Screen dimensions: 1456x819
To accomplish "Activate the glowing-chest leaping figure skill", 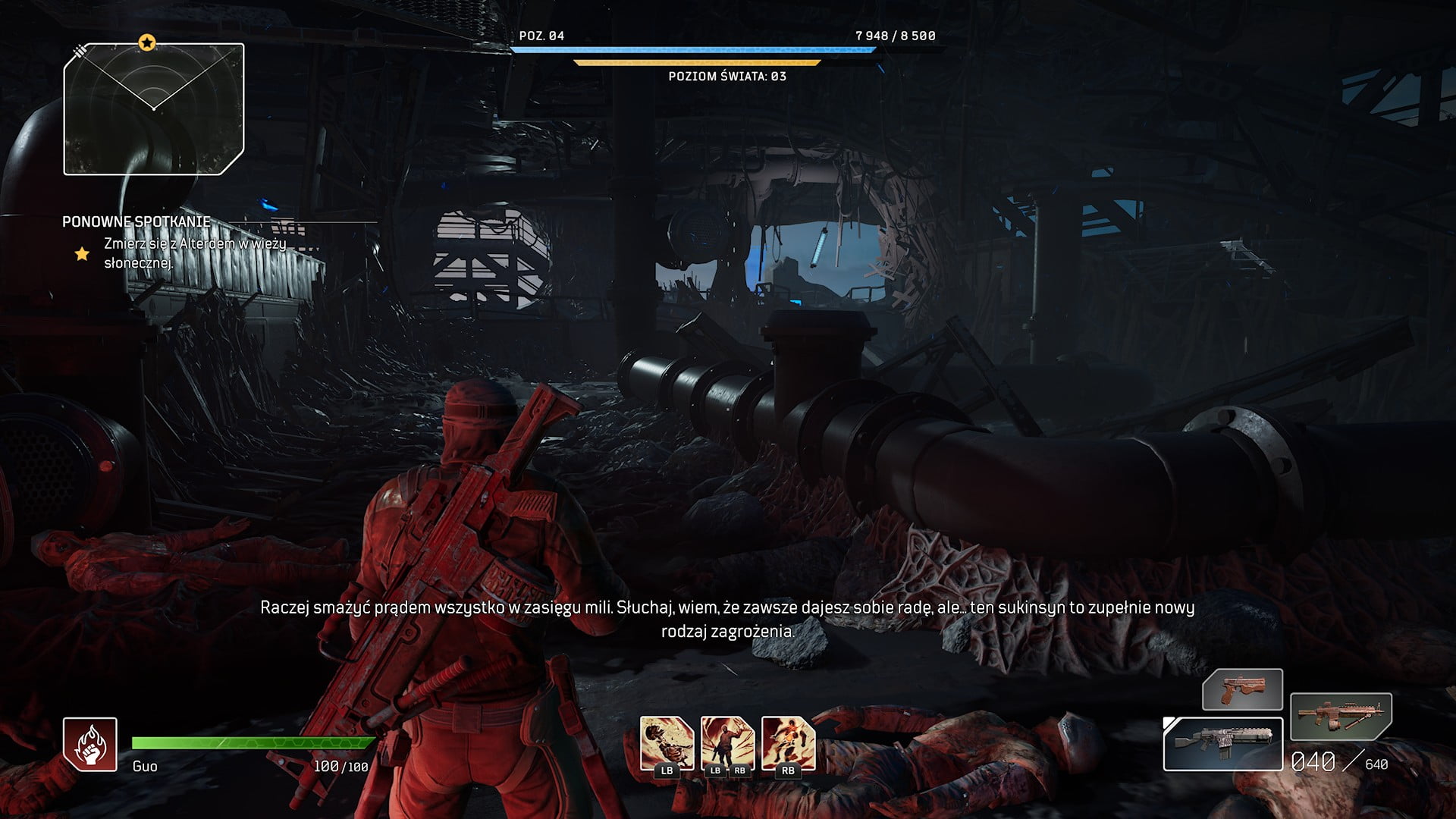I will (x=788, y=743).
